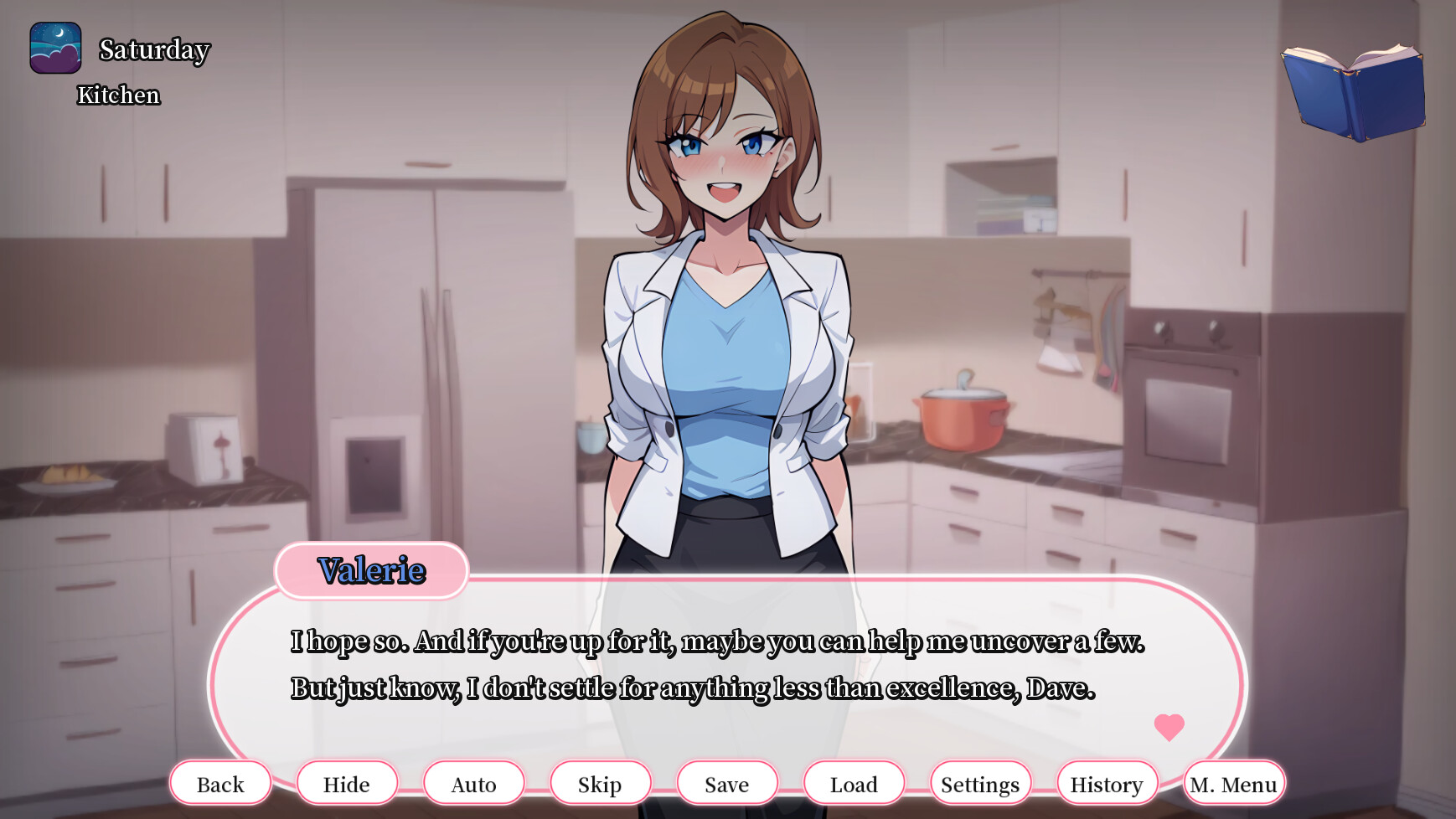Click Valerie's name plate
Viewport: 1456px width, 819px height.
(371, 571)
